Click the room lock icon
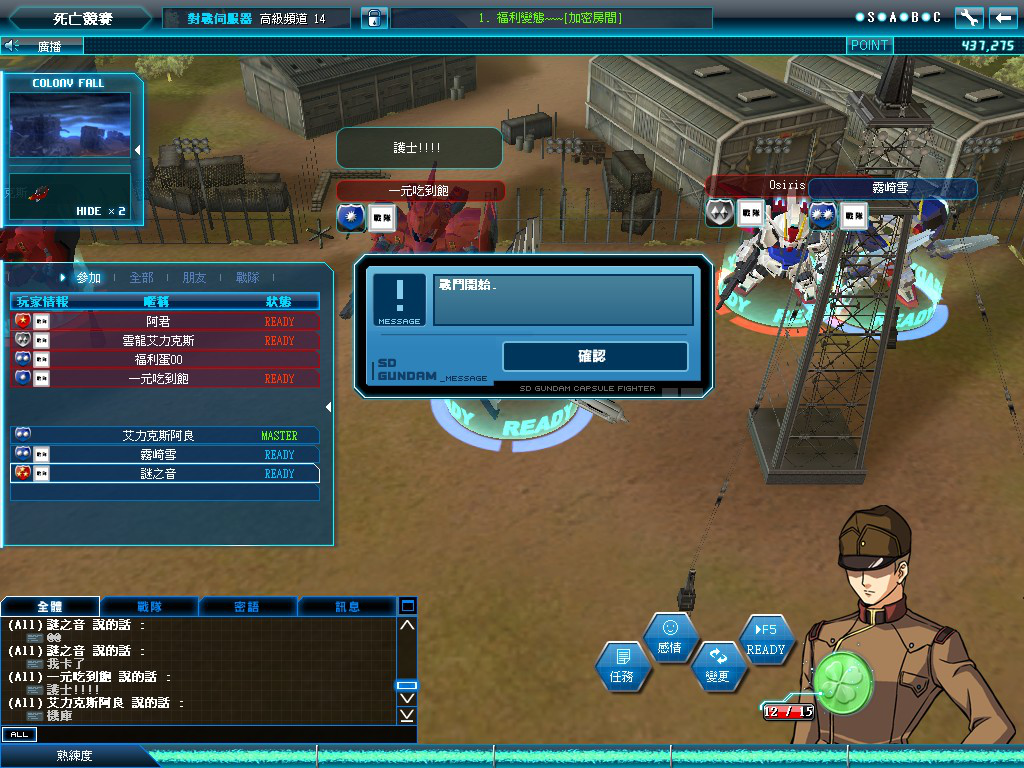1024x768 pixels. (373, 18)
